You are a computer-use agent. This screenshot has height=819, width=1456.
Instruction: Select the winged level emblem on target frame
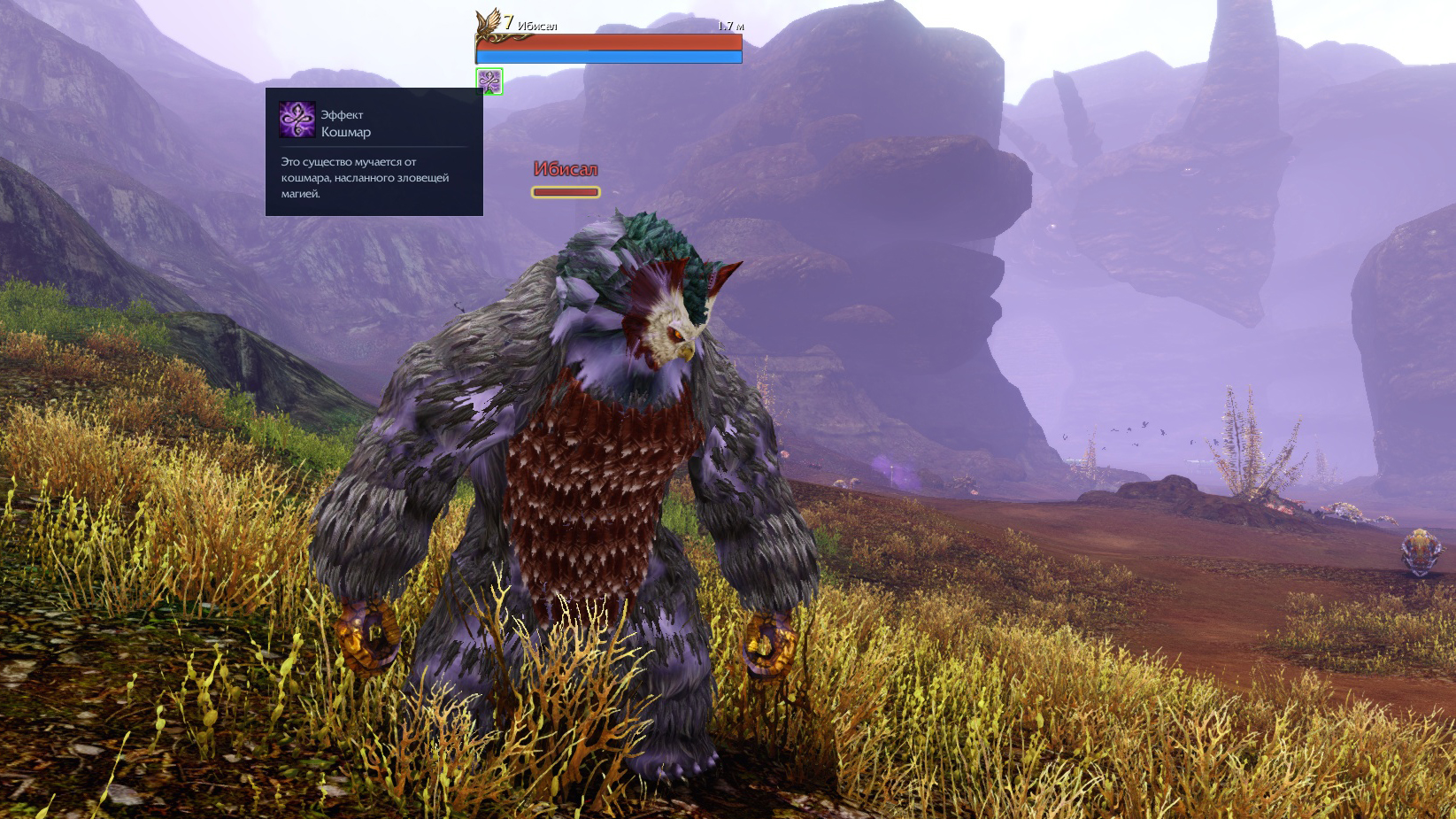489,24
